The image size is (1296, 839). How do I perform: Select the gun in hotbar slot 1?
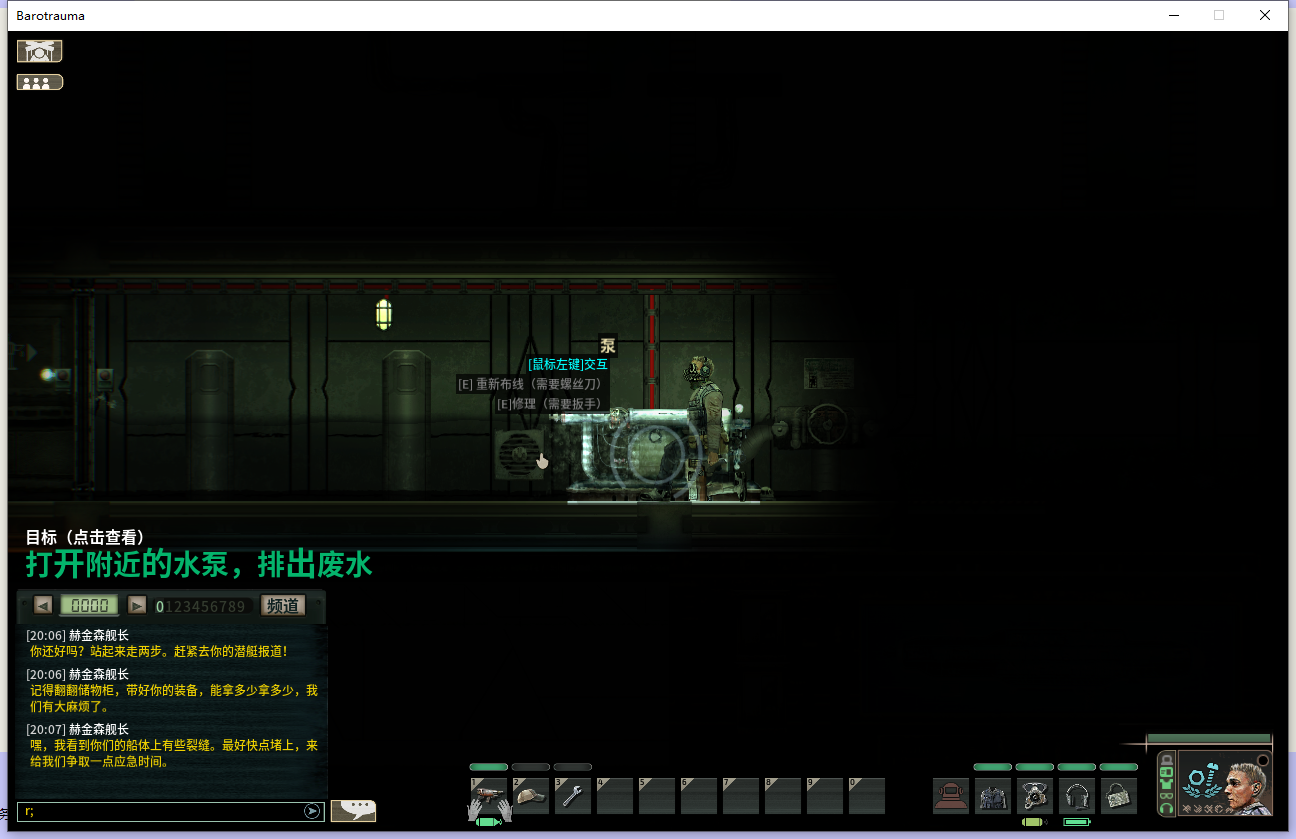click(489, 796)
